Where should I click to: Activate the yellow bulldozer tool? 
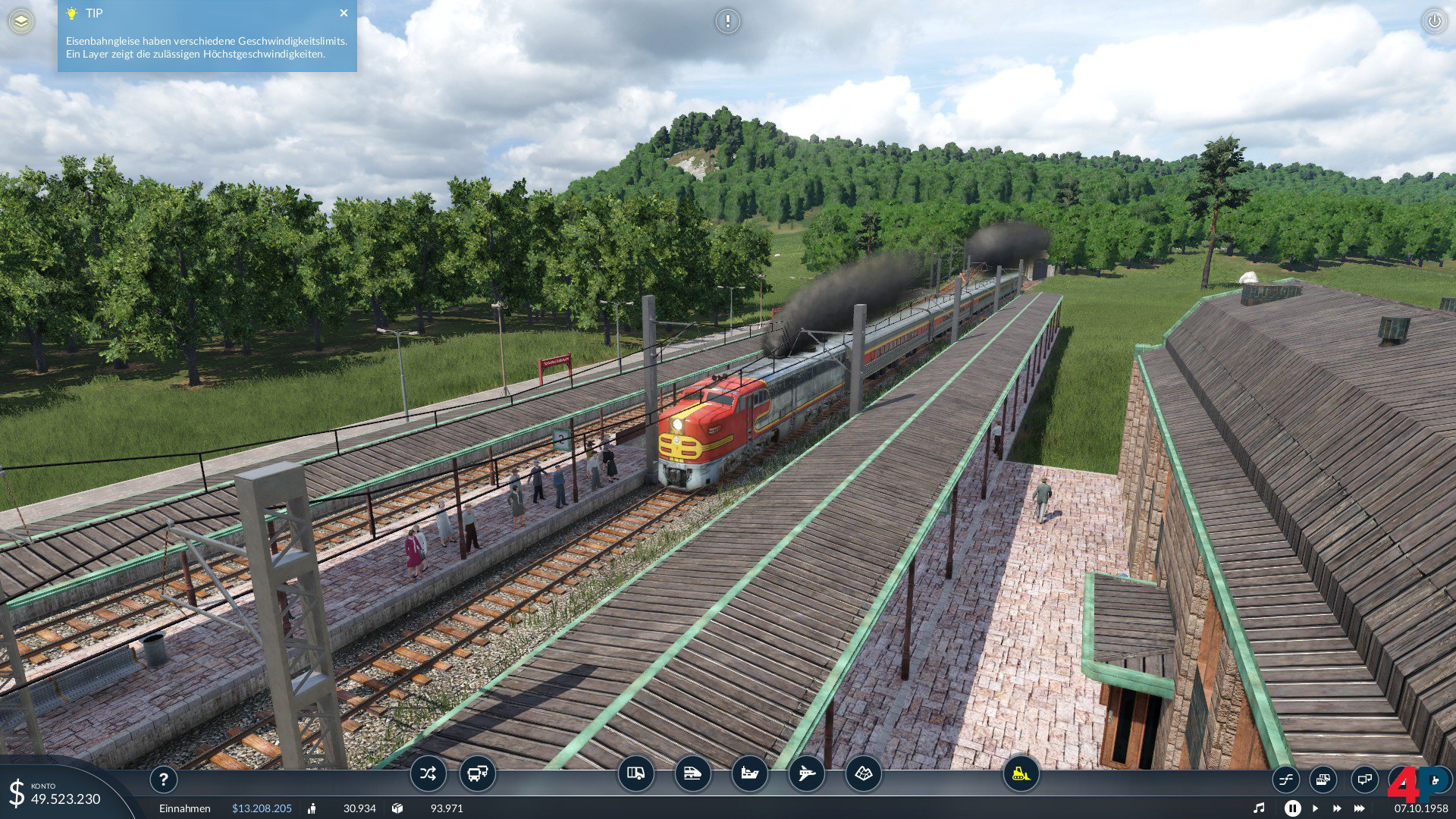pos(1021,773)
